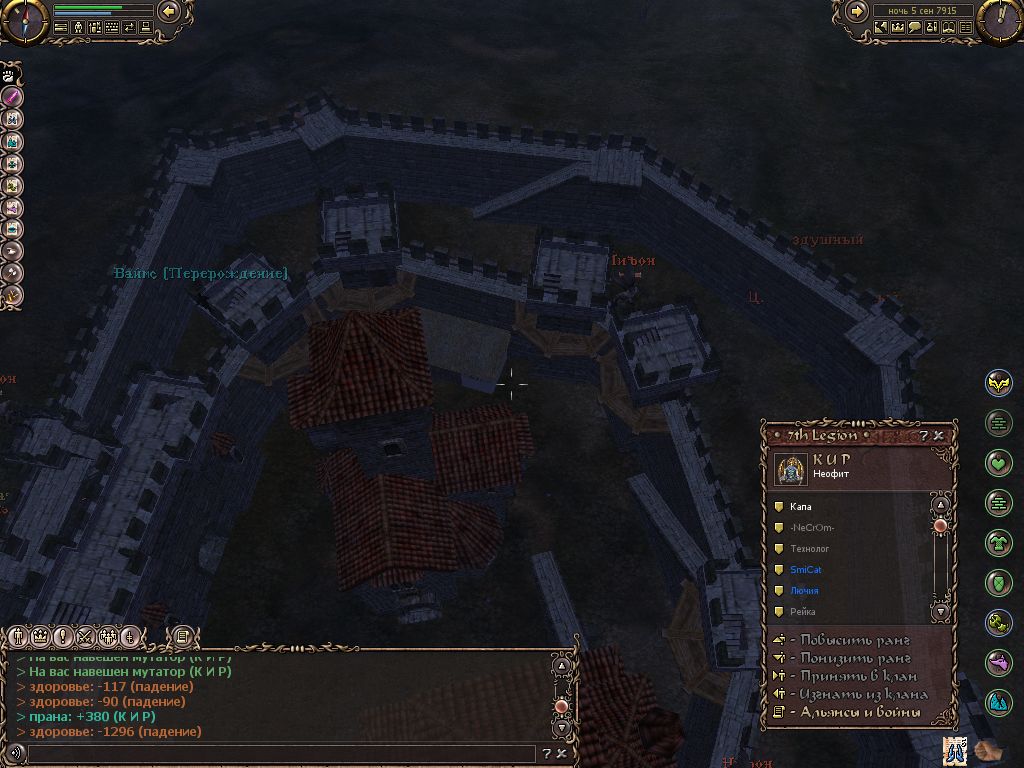The image size is (1024, 768).
Task: Select clan member Технолог
Action: (809, 549)
